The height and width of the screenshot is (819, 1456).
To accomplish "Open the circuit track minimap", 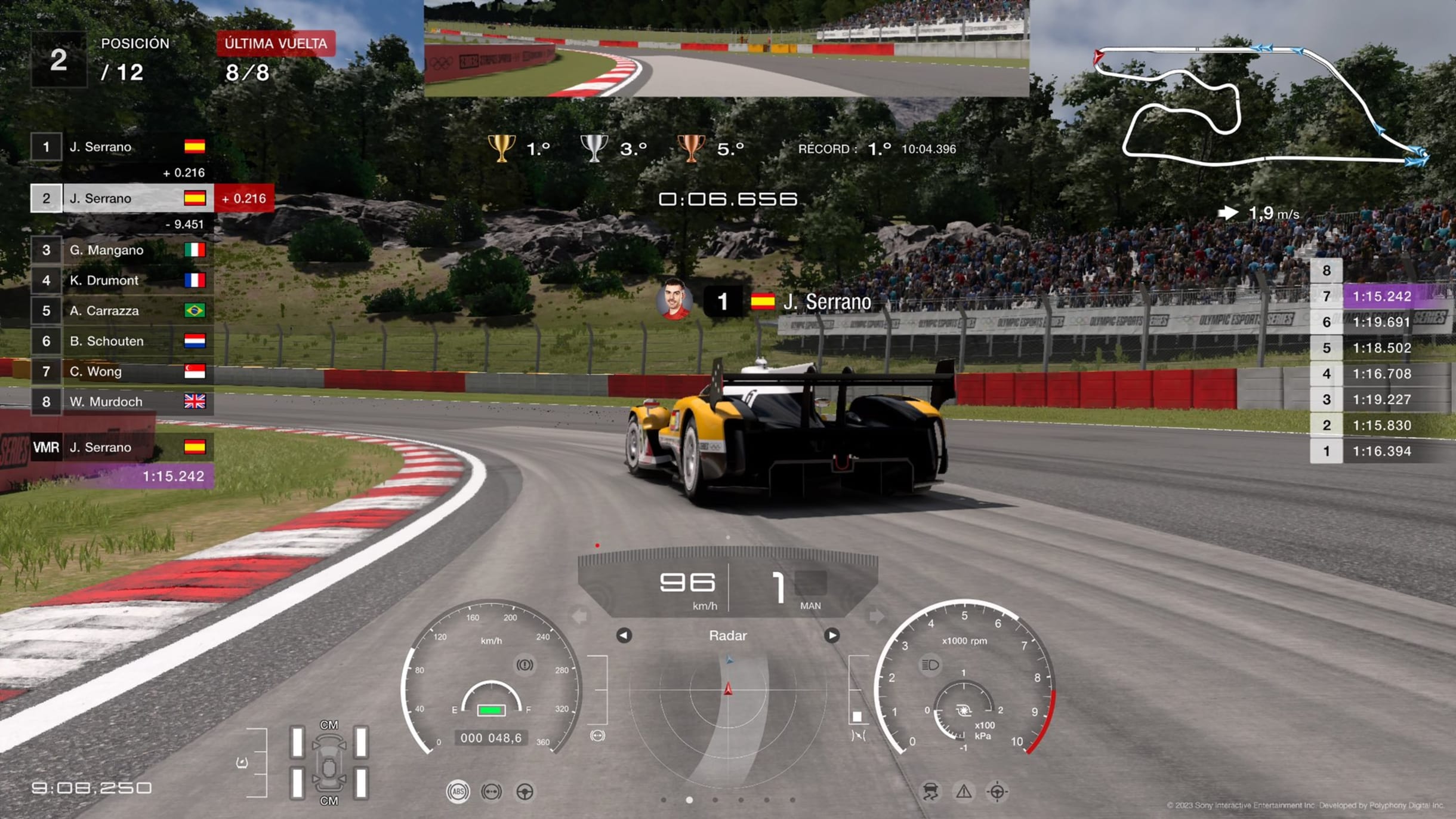I will click(1259, 104).
